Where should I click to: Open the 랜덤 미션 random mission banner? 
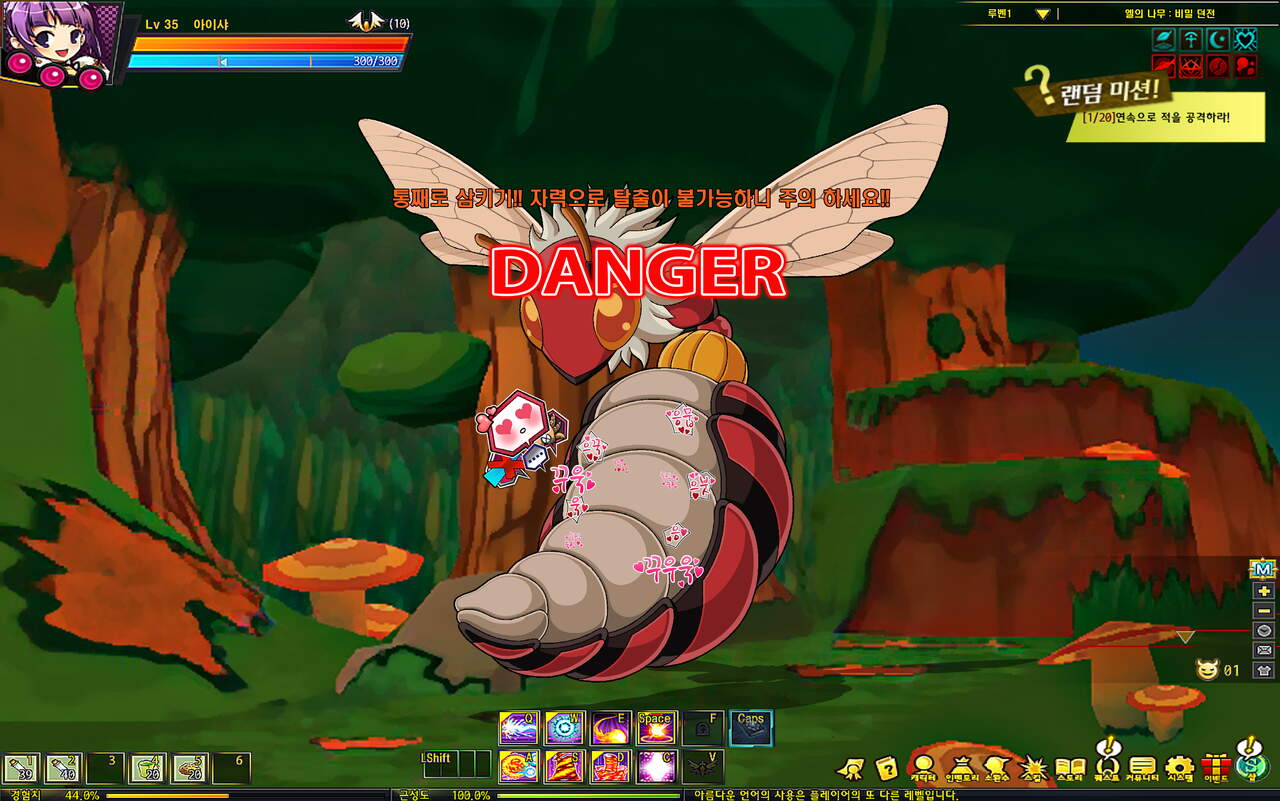1100,93
